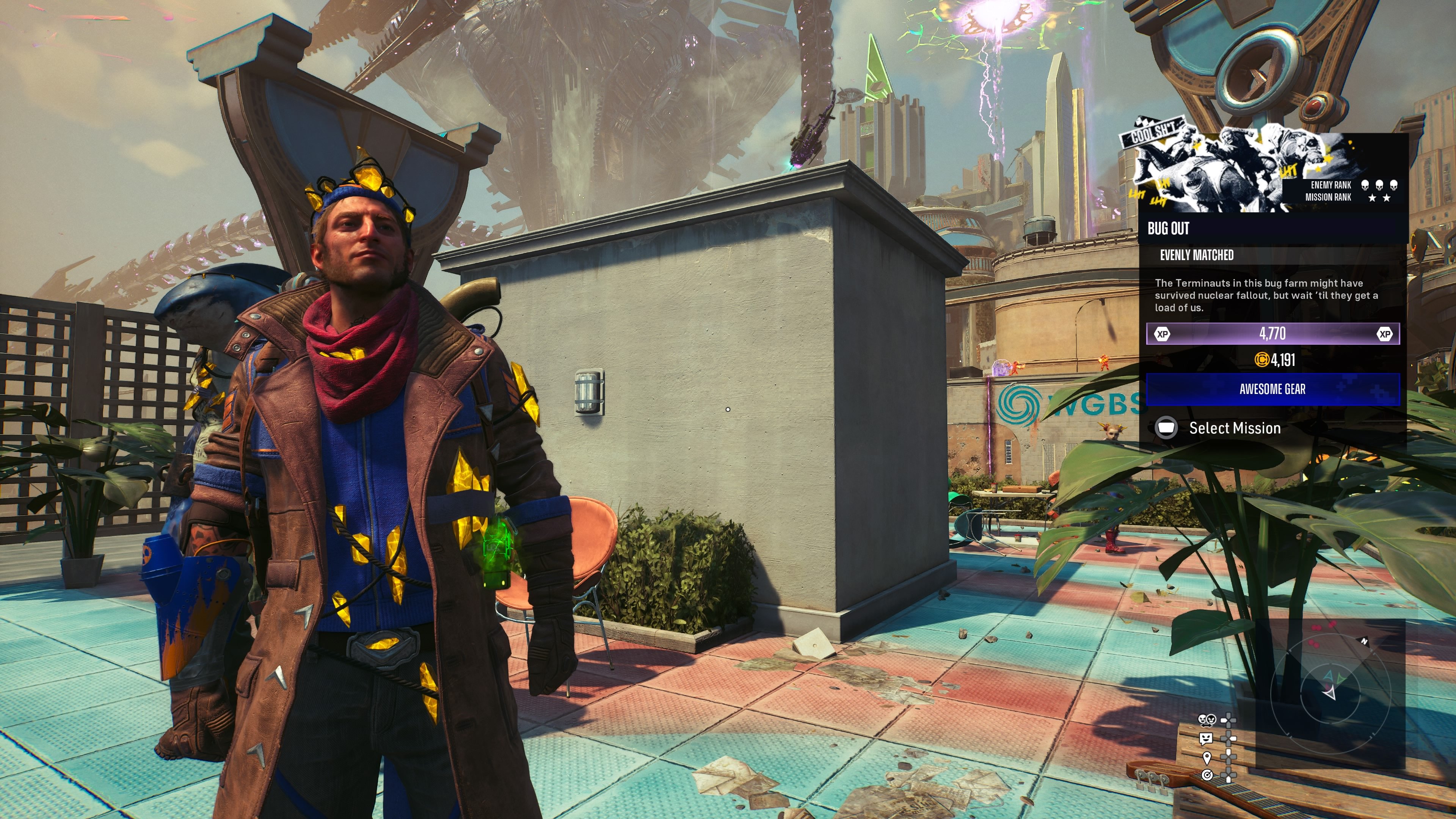This screenshot has height=819, width=1456.
Task: Activate the swap character faces icon
Action: 1207,720
